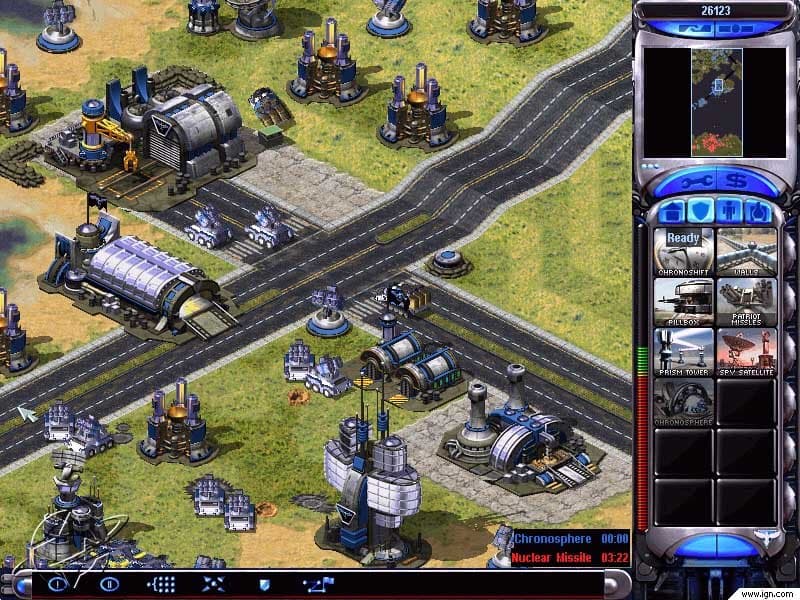Activate the ready Chronoshift superweapon
The image size is (800, 600).
pyautogui.click(x=684, y=249)
